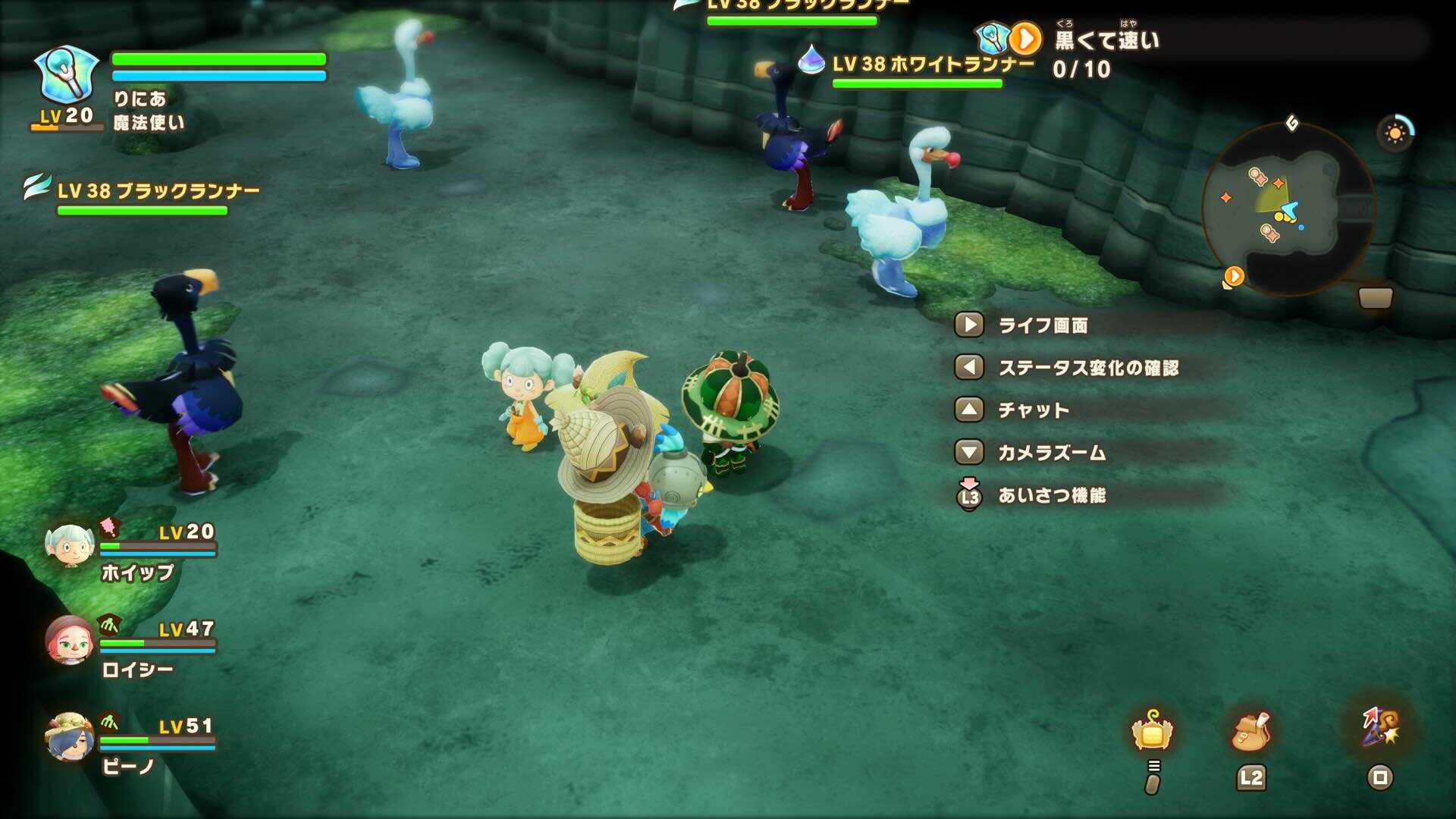1456x819 pixels.
Task: Click the circular minimap
Action: [1288, 210]
